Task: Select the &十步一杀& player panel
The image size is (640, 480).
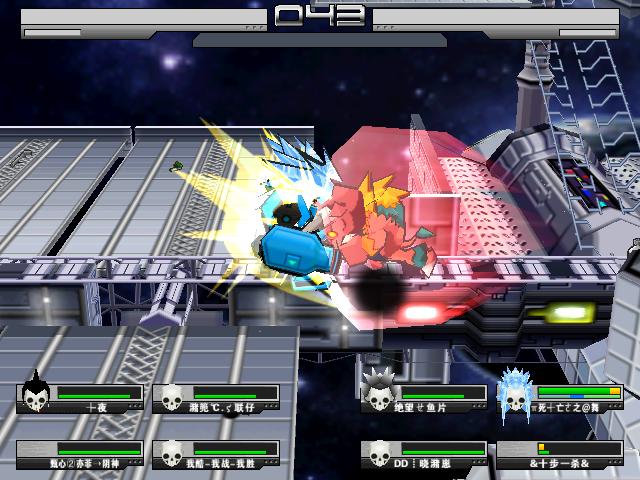Action: 562,456
